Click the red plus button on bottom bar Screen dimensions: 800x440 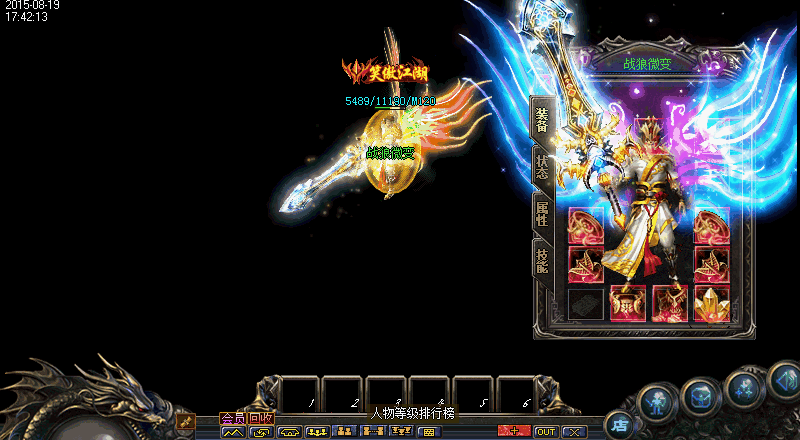click(x=514, y=432)
